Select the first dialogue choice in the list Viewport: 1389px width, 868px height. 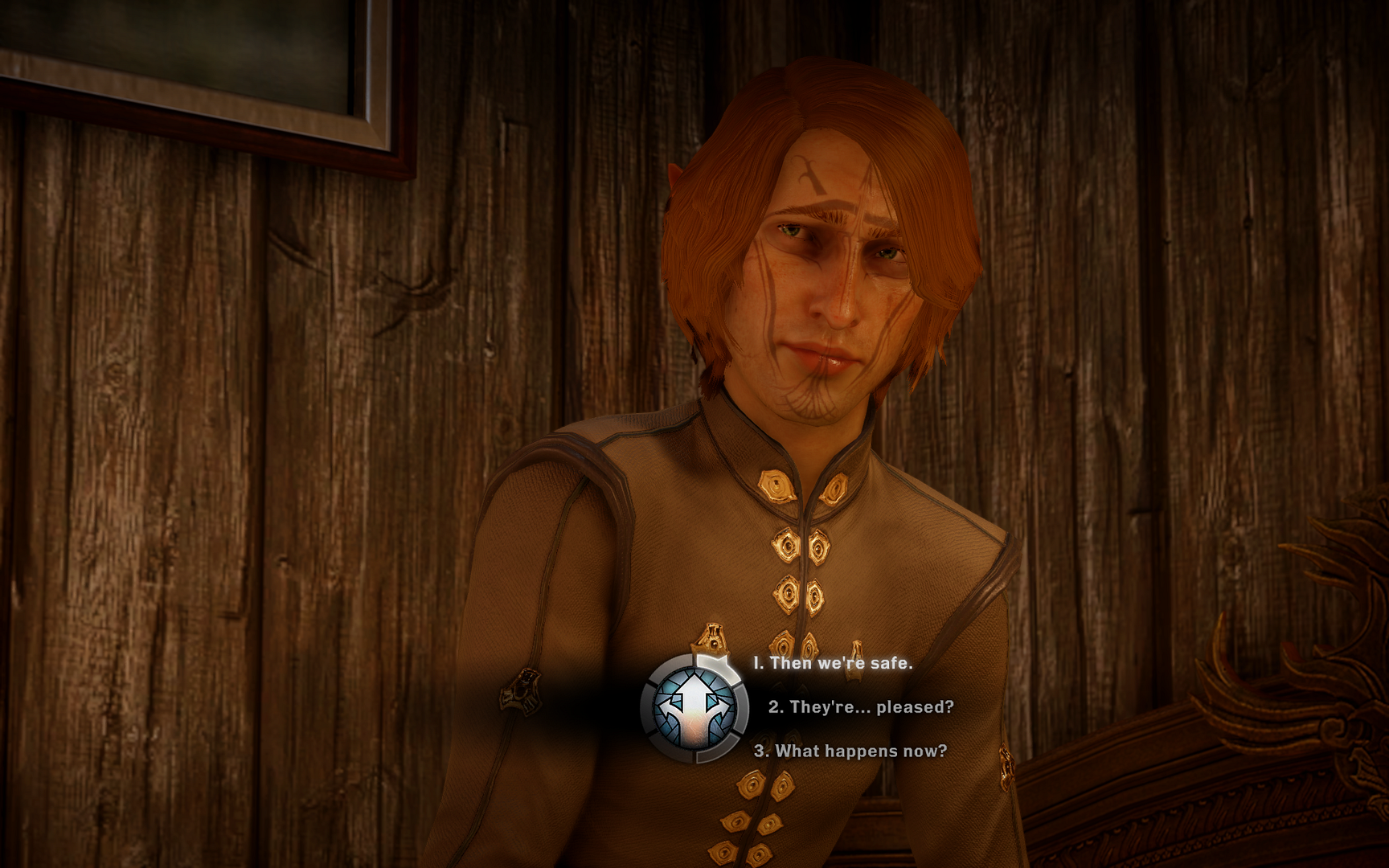(832, 663)
